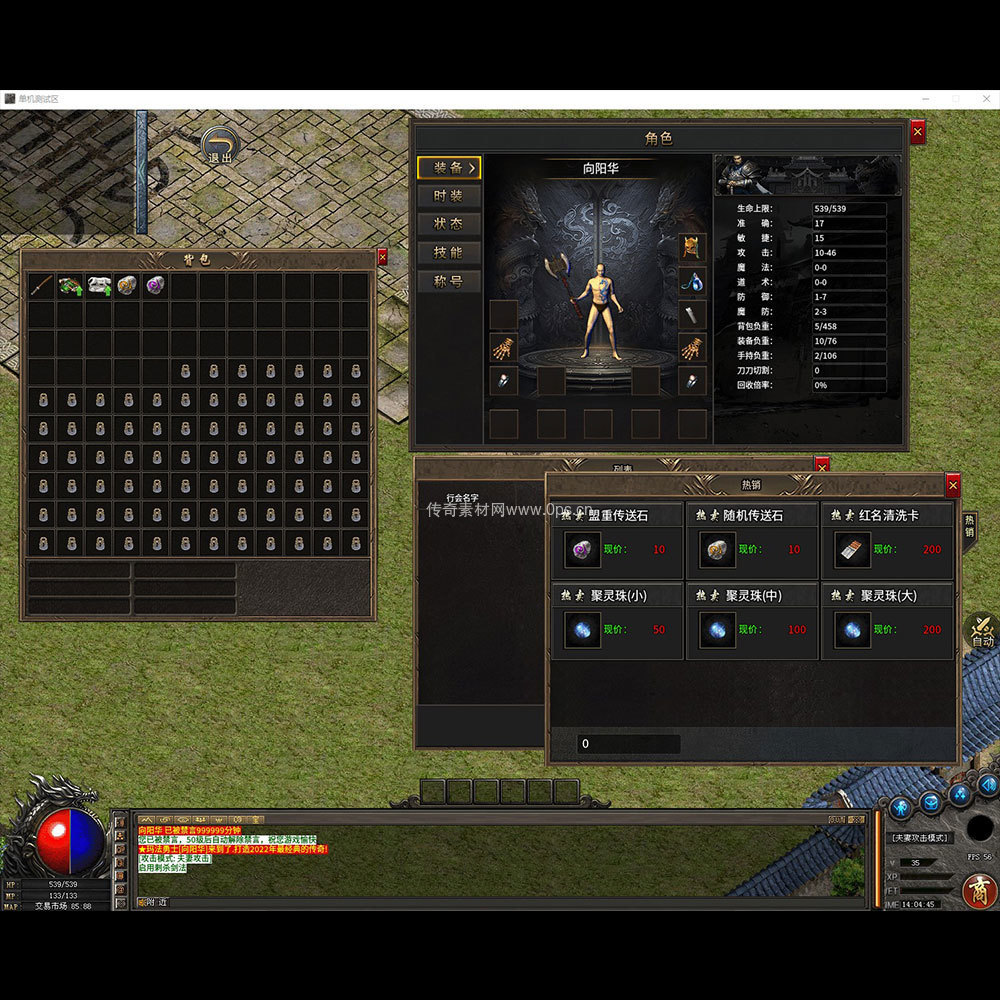Switch to the 时装 (fashion) tab
The image size is (1000, 1000).
point(449,196)
